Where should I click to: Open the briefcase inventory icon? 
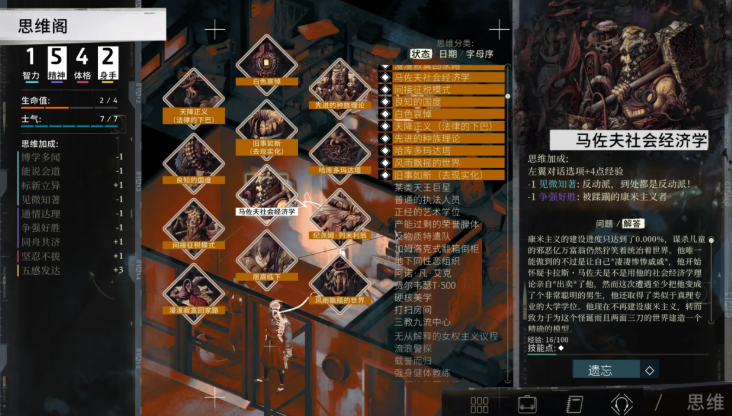pyautogui.click(x=526, y=404)
